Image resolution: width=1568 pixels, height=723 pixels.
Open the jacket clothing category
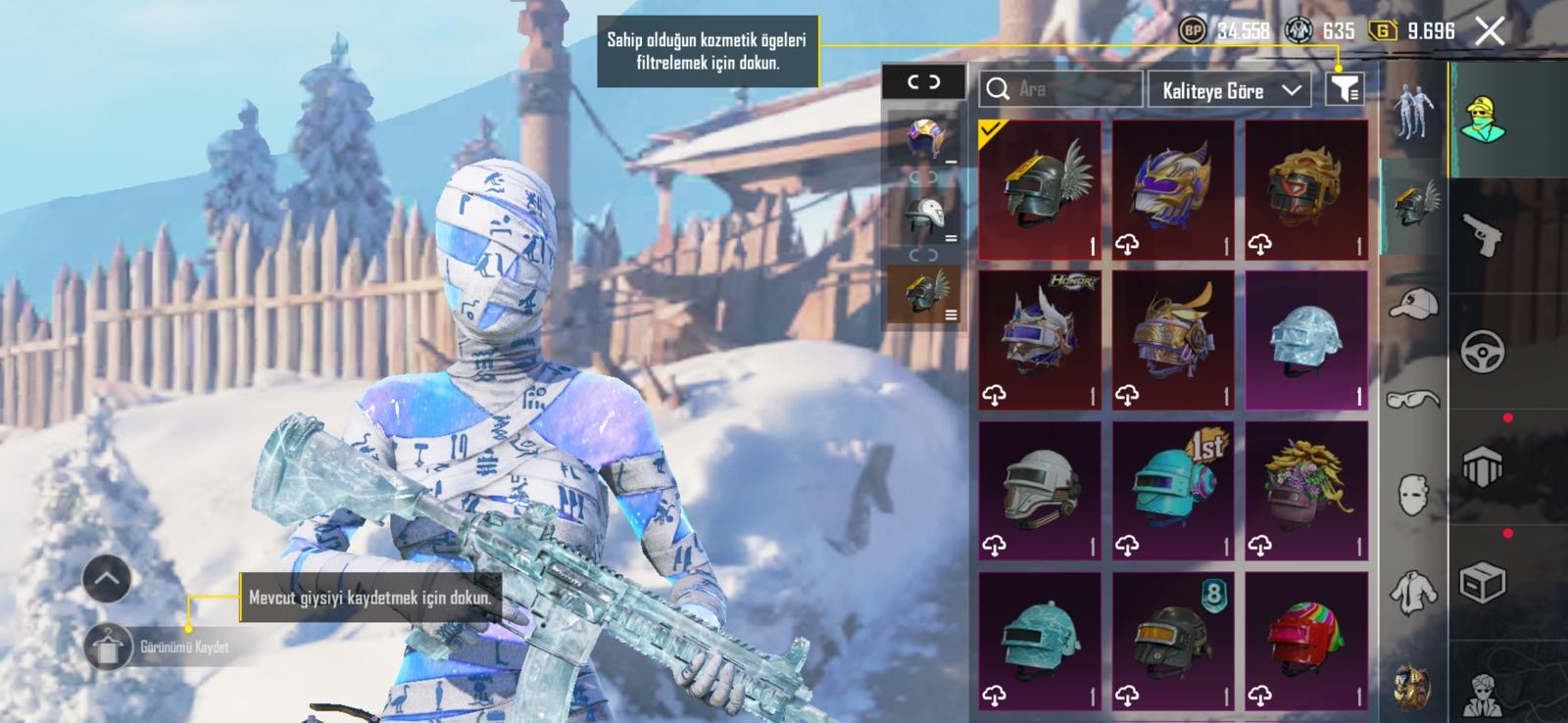coord(1413,591)
